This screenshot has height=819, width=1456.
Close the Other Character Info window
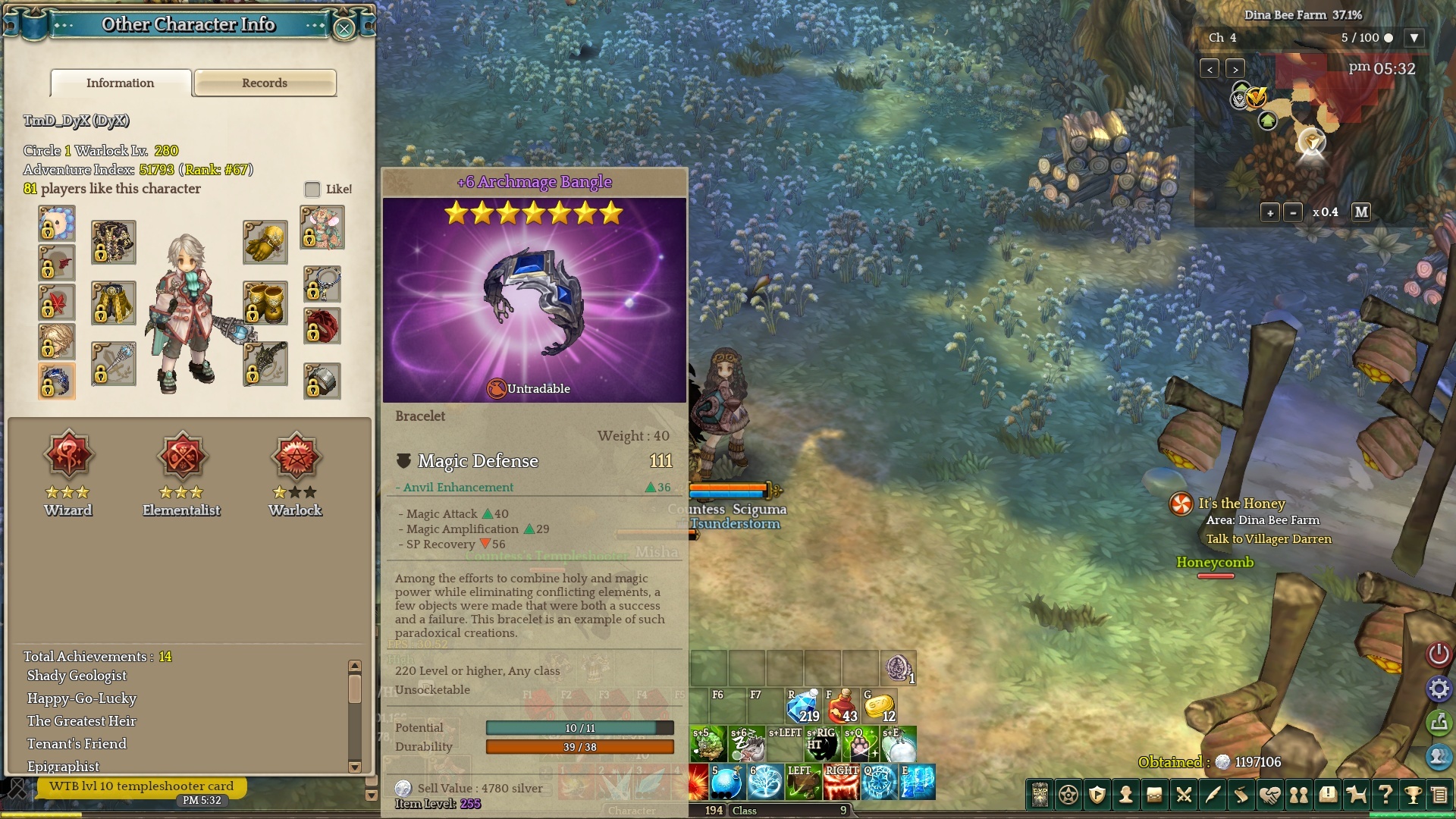[x=344, y=29]
